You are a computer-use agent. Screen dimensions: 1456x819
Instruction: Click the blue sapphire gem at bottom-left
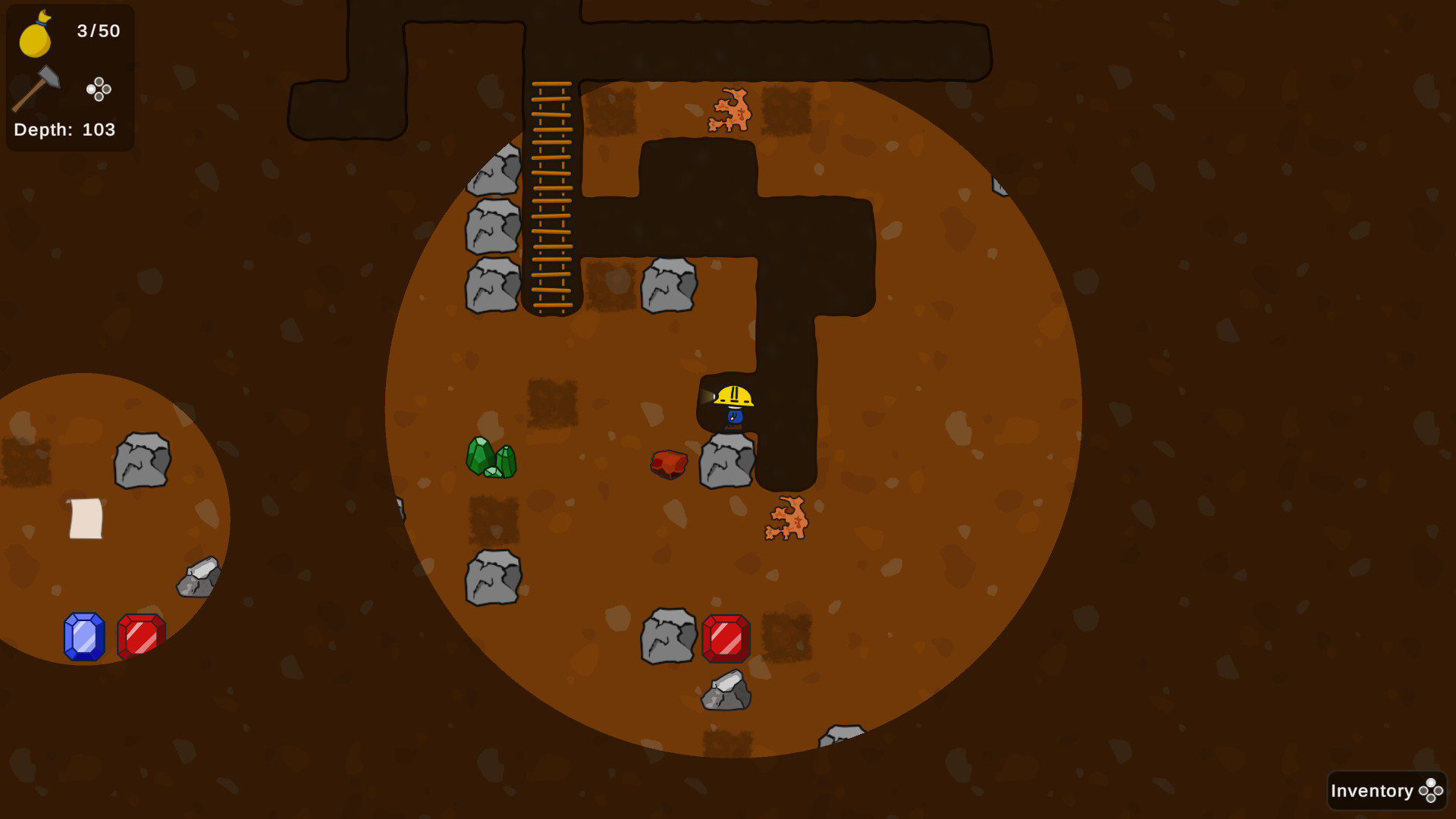[83, 635]
